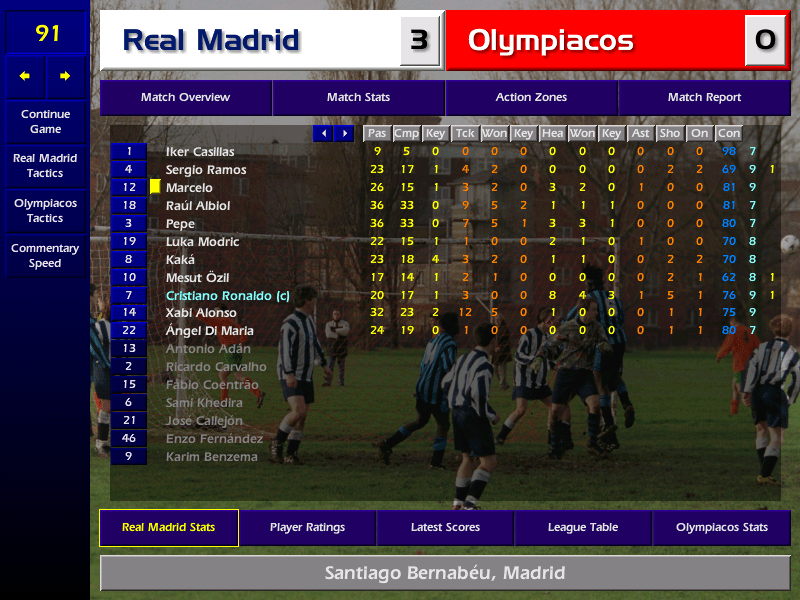The height and width of the screenshot is (600, 800).
Task: Go forward with the right yellow arrow
Action: point(66,76)
